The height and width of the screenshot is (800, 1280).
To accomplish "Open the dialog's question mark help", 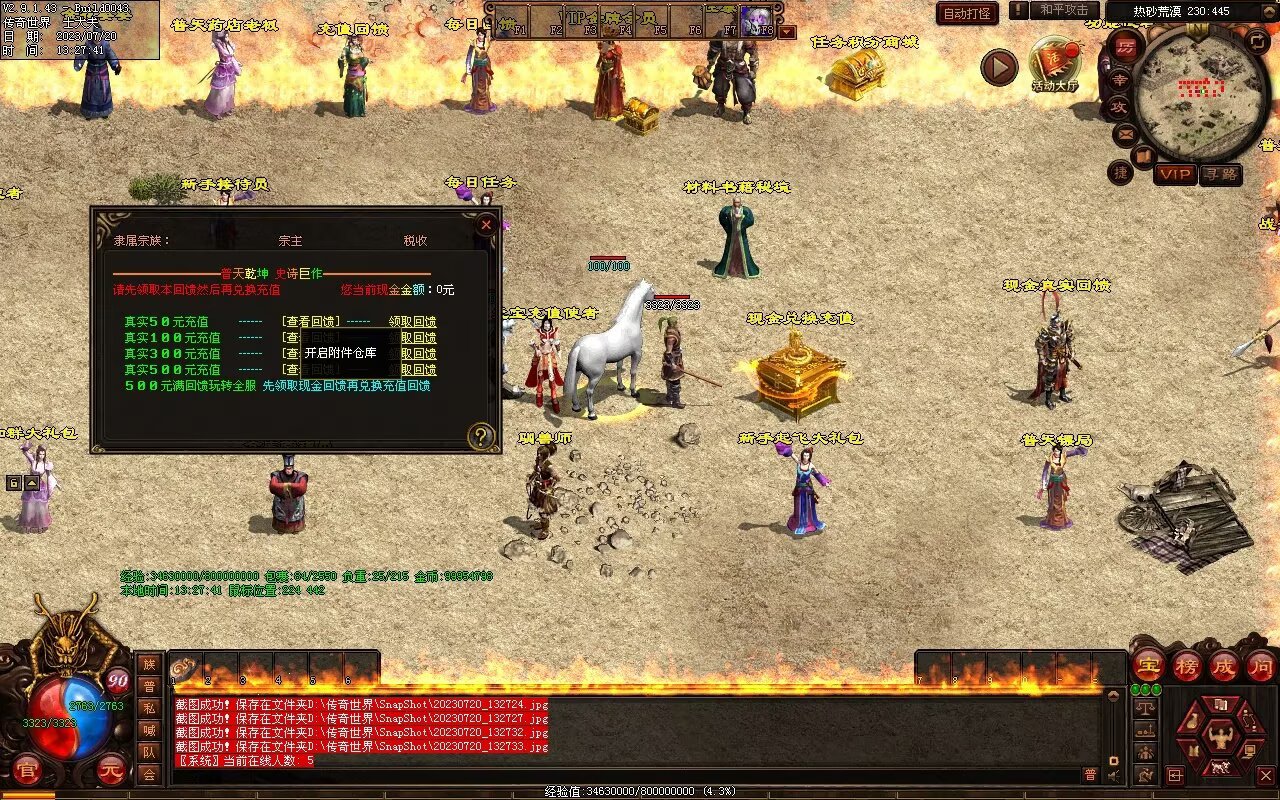I will [481, 436].
